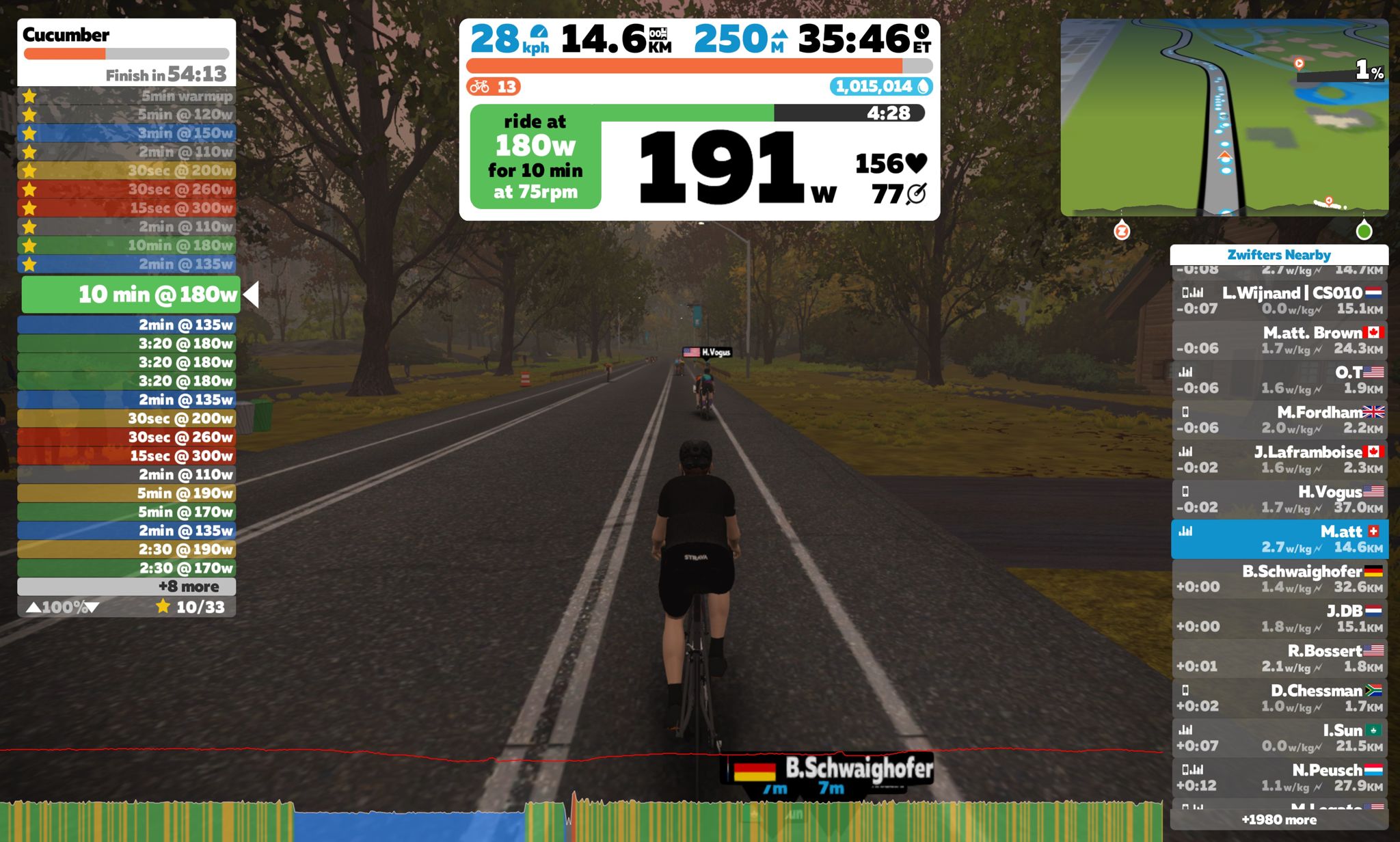Image resolution: width=1400 pixels, height=842 pixels.
Task: Click the Ride On count badge
Action: (494, 87)
